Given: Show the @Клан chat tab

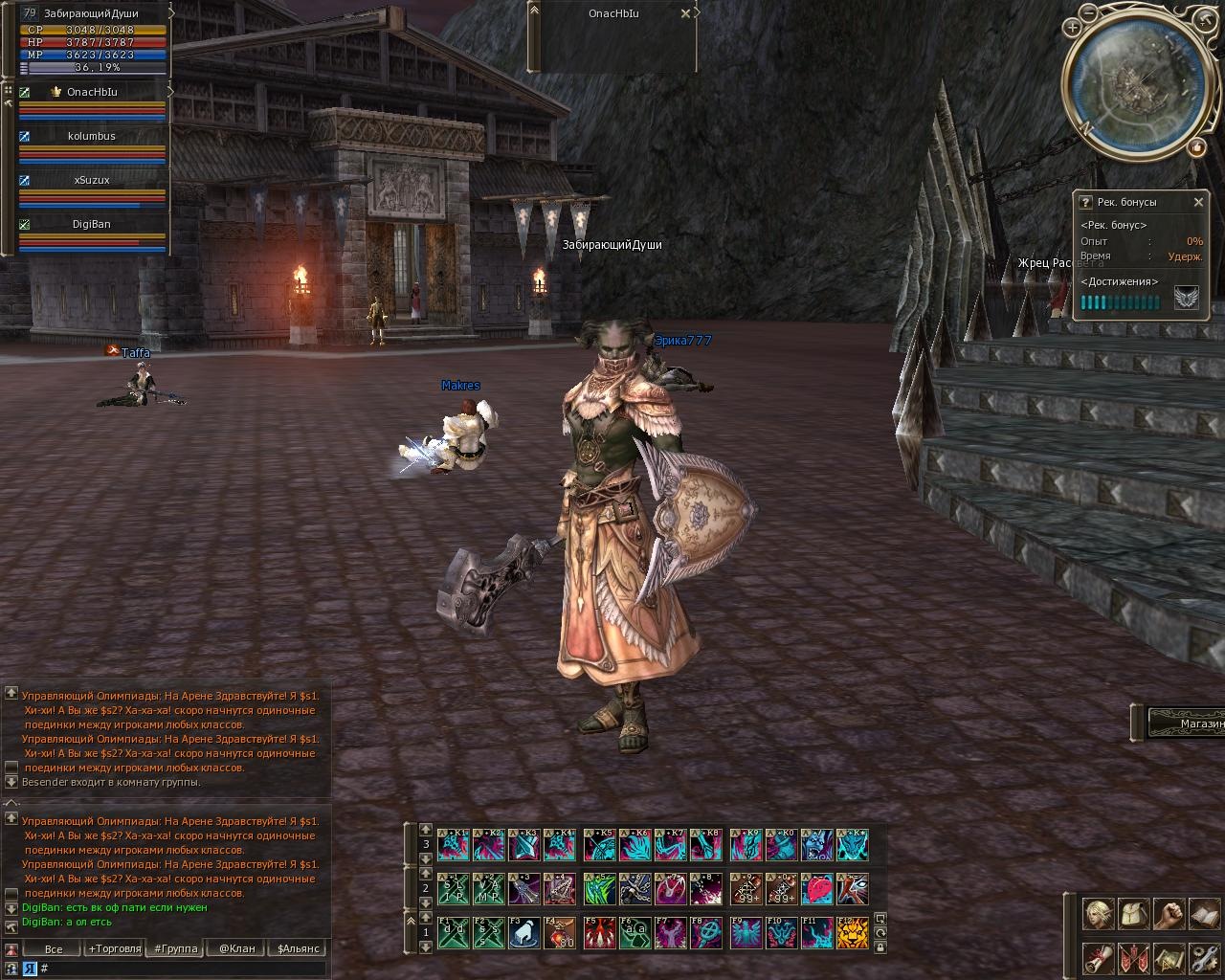Looking at the screenshot, I should point(236,948).
